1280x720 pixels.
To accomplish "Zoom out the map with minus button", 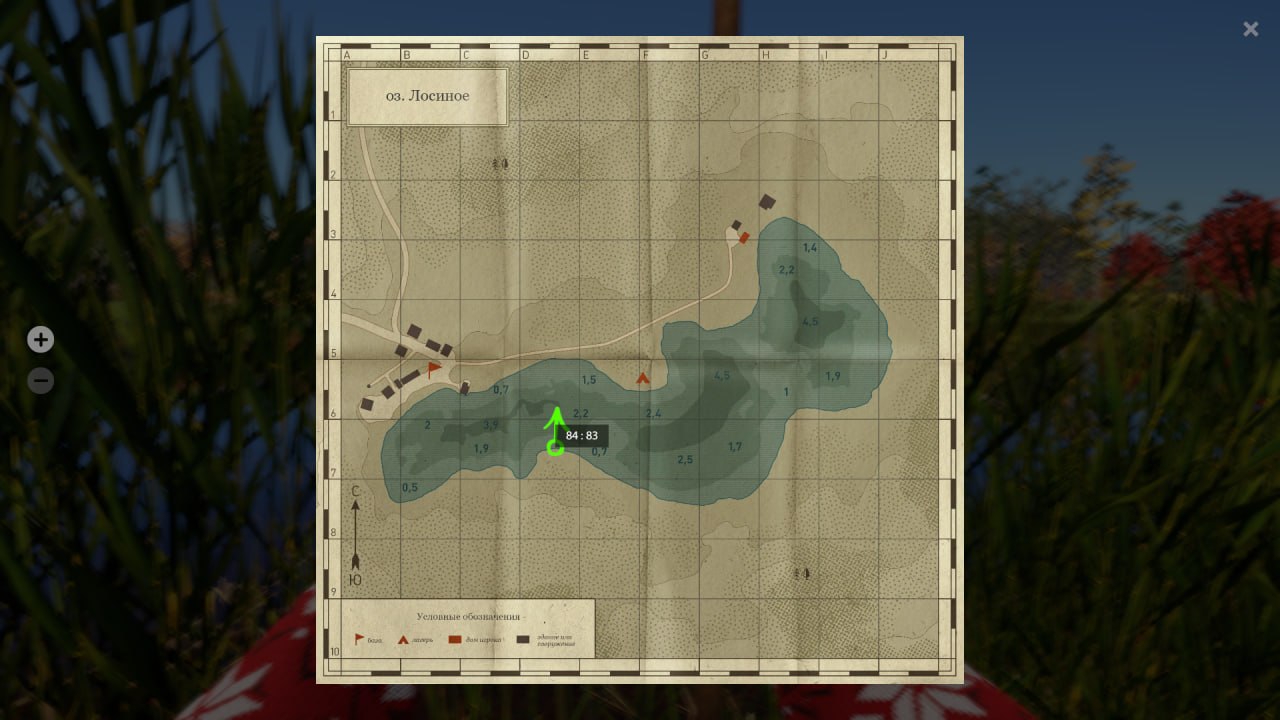I will (x=40, y=381).
